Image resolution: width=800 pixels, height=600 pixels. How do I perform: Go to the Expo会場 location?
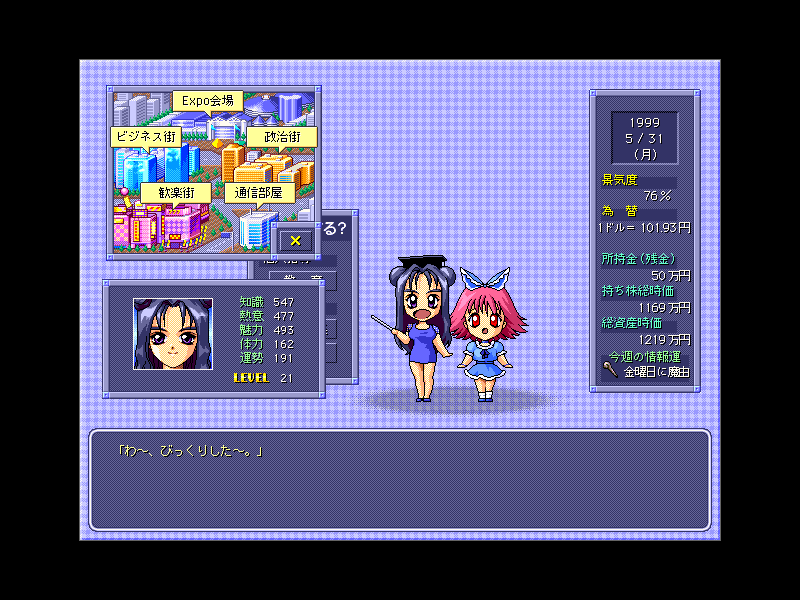point(207,100)
